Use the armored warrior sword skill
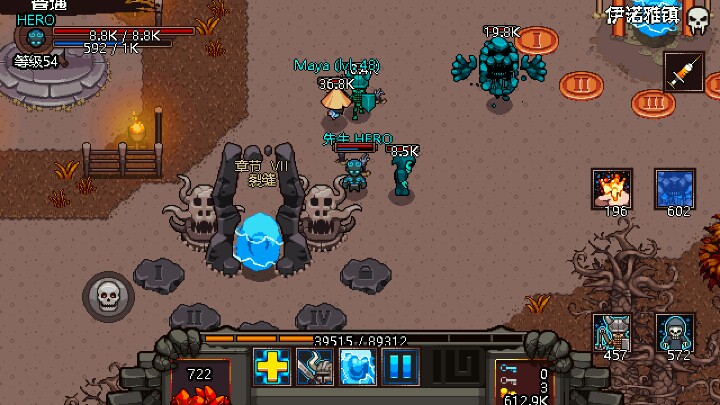 [x=315, y=366]
